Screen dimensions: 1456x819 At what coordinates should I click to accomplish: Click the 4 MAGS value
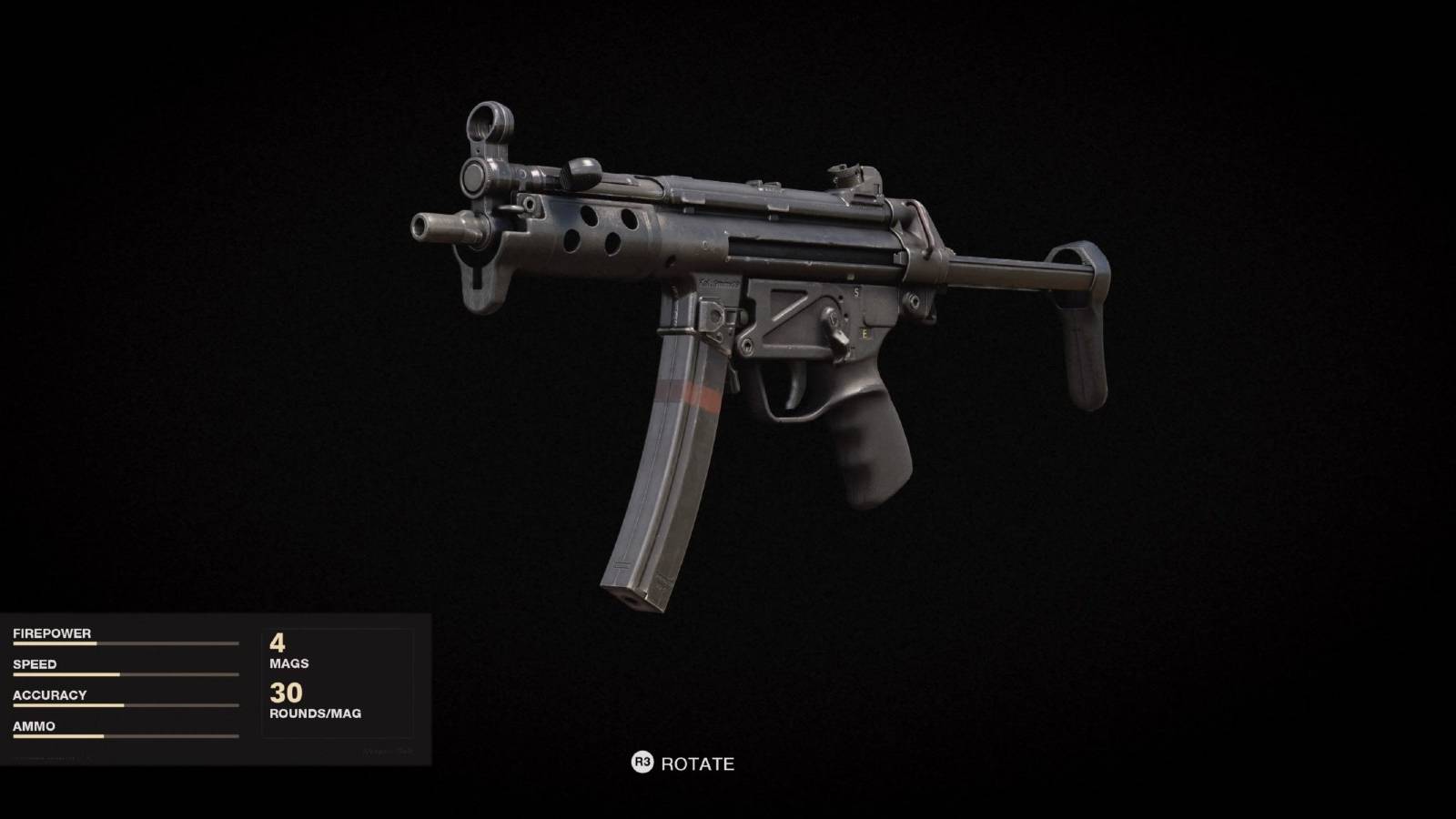click(284, 651)
